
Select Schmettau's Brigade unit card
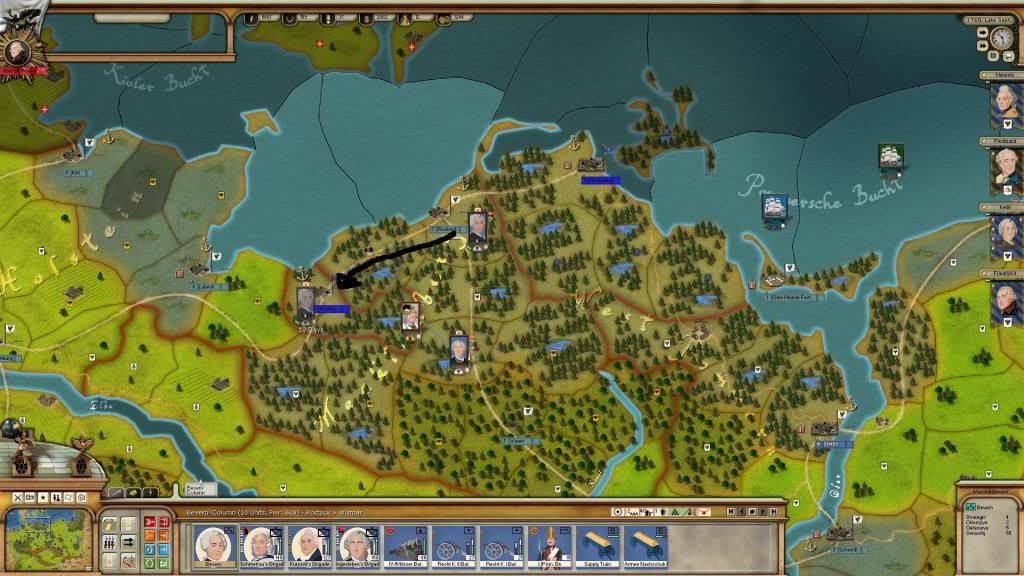tap(262, 546)
